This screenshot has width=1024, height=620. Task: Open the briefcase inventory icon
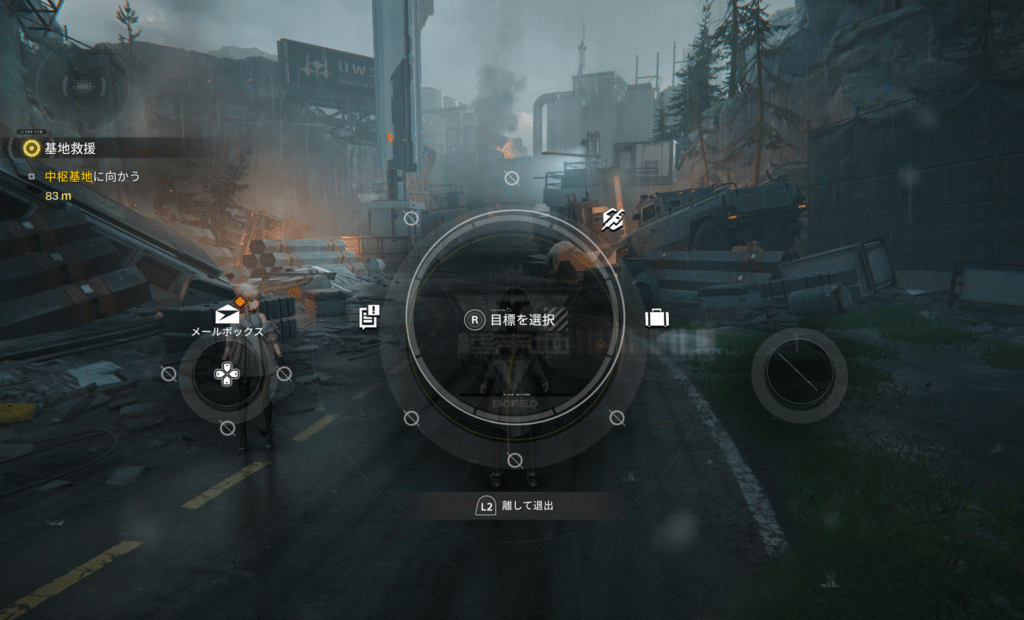click(657, 318)
